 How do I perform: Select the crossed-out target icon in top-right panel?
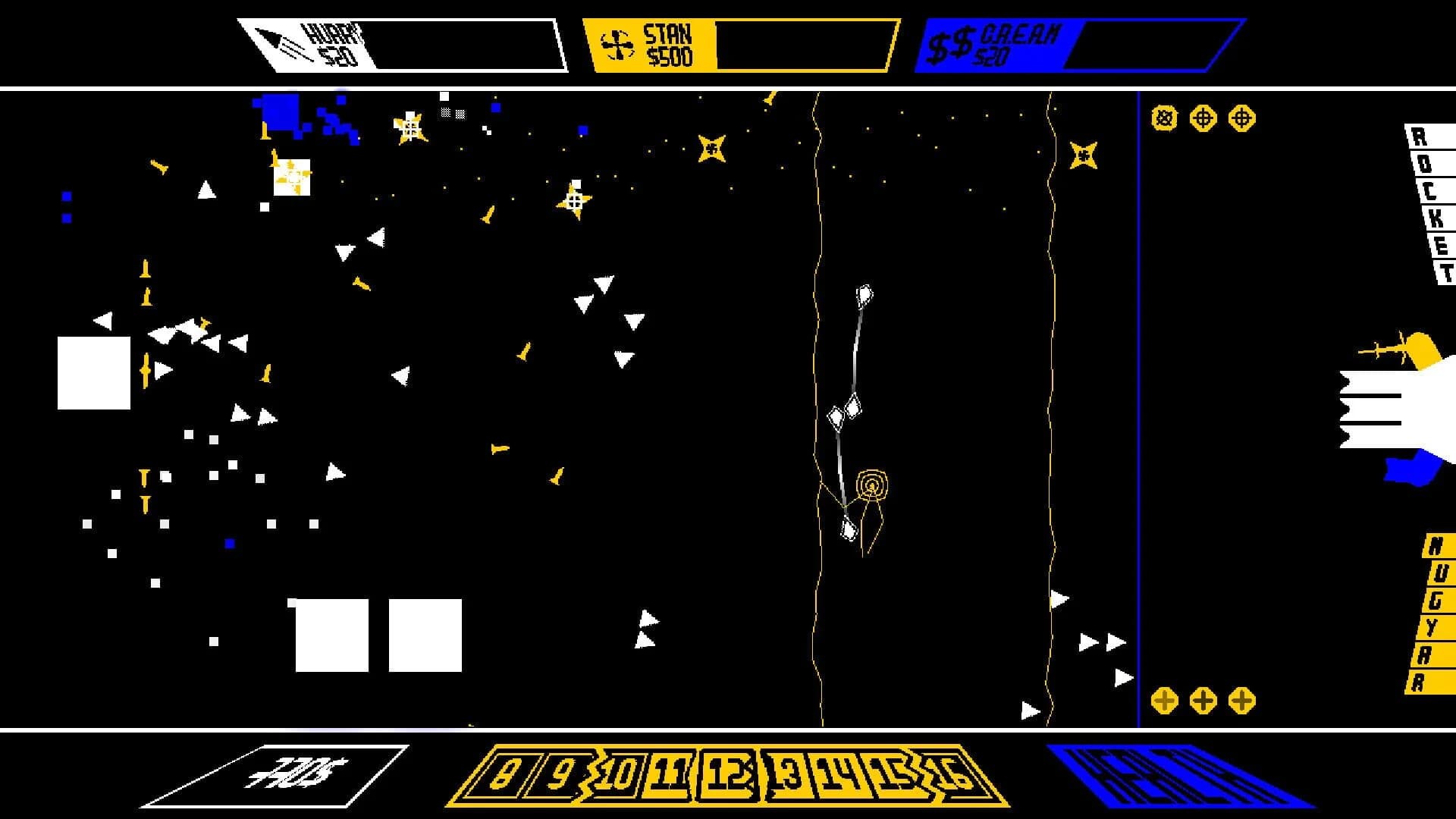click(1163, 118)
